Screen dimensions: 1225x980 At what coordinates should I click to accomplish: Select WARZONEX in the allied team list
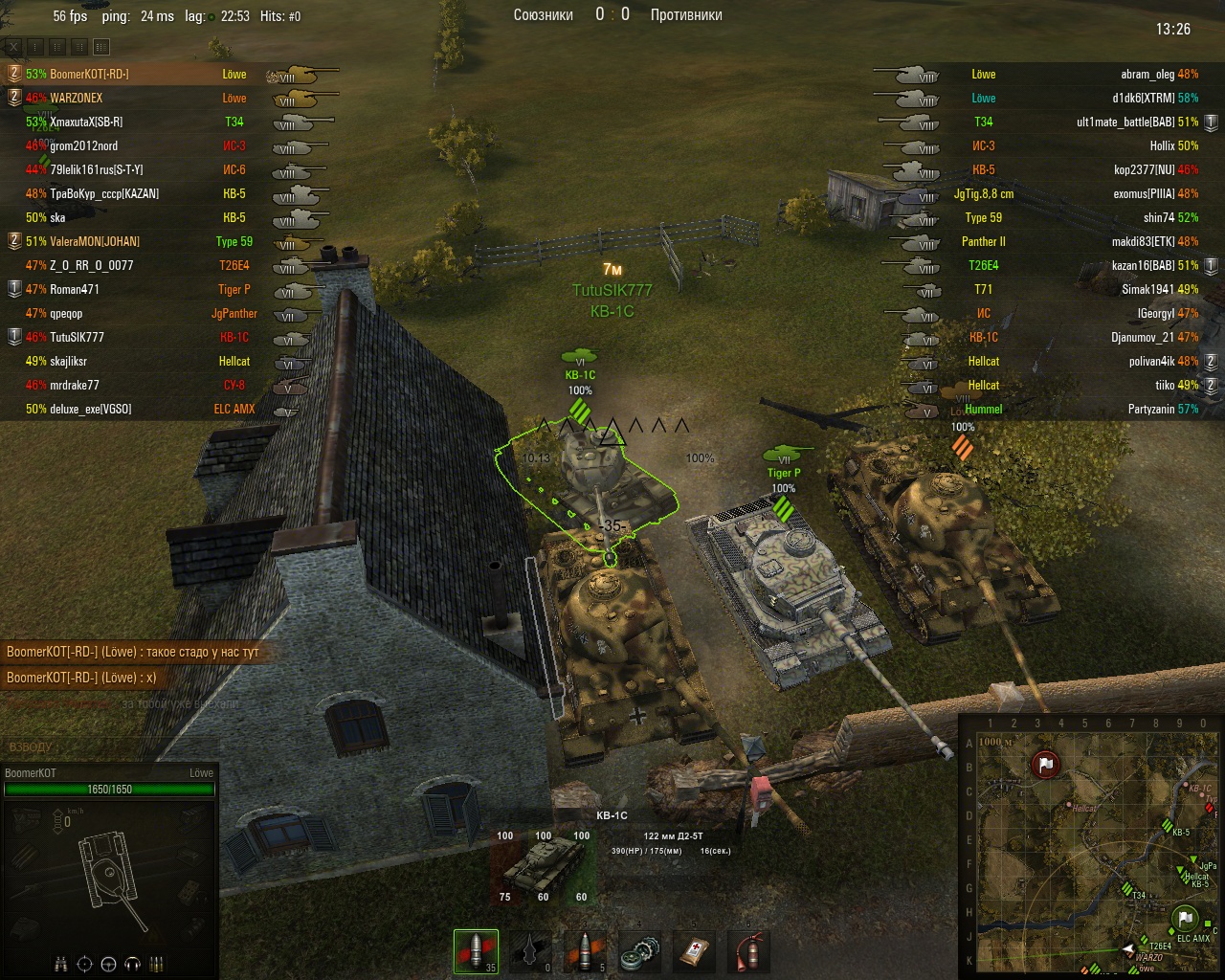coord(77,98)
